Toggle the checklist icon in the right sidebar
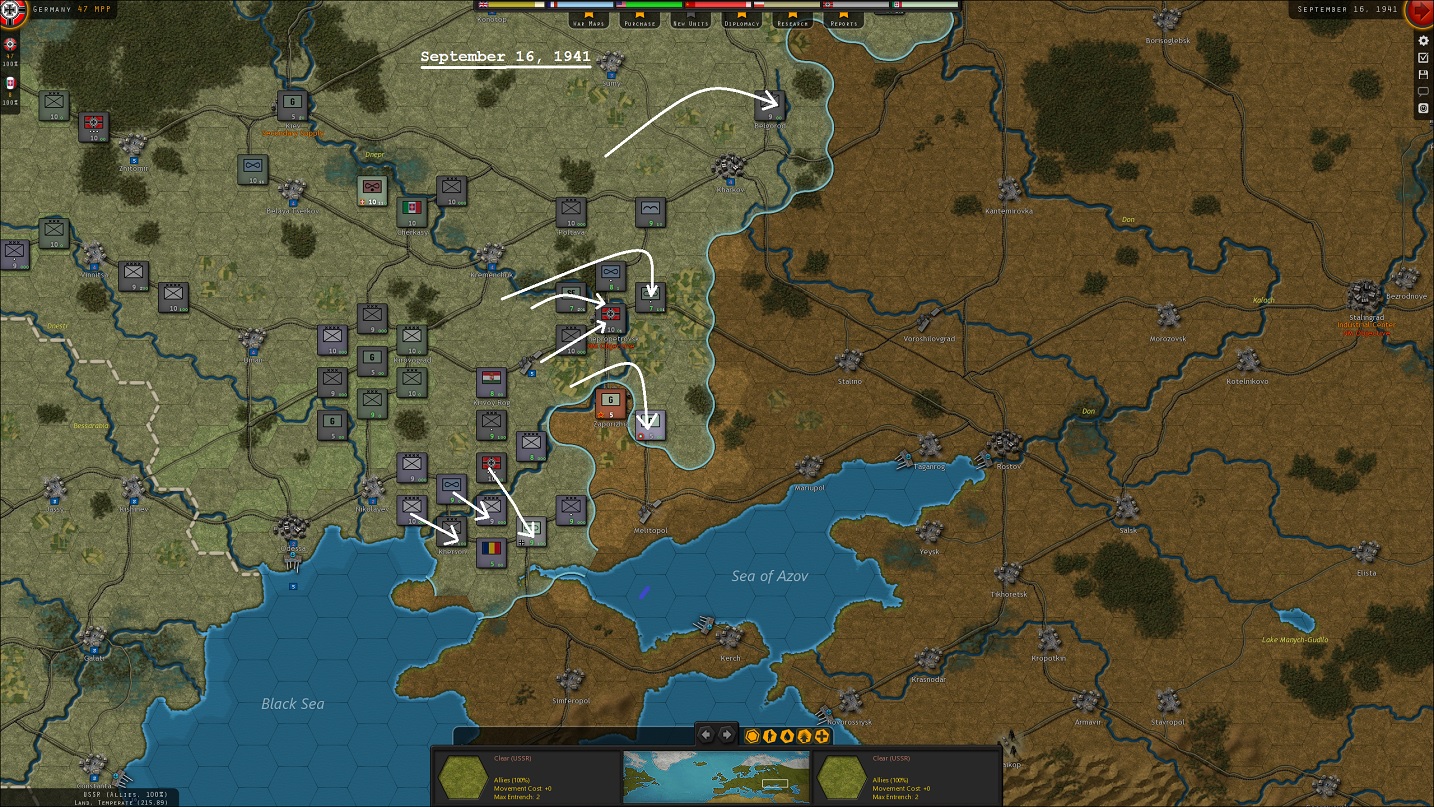Image resolution: width=1434 pixels, height=807 pixels. pos(1423,58)
